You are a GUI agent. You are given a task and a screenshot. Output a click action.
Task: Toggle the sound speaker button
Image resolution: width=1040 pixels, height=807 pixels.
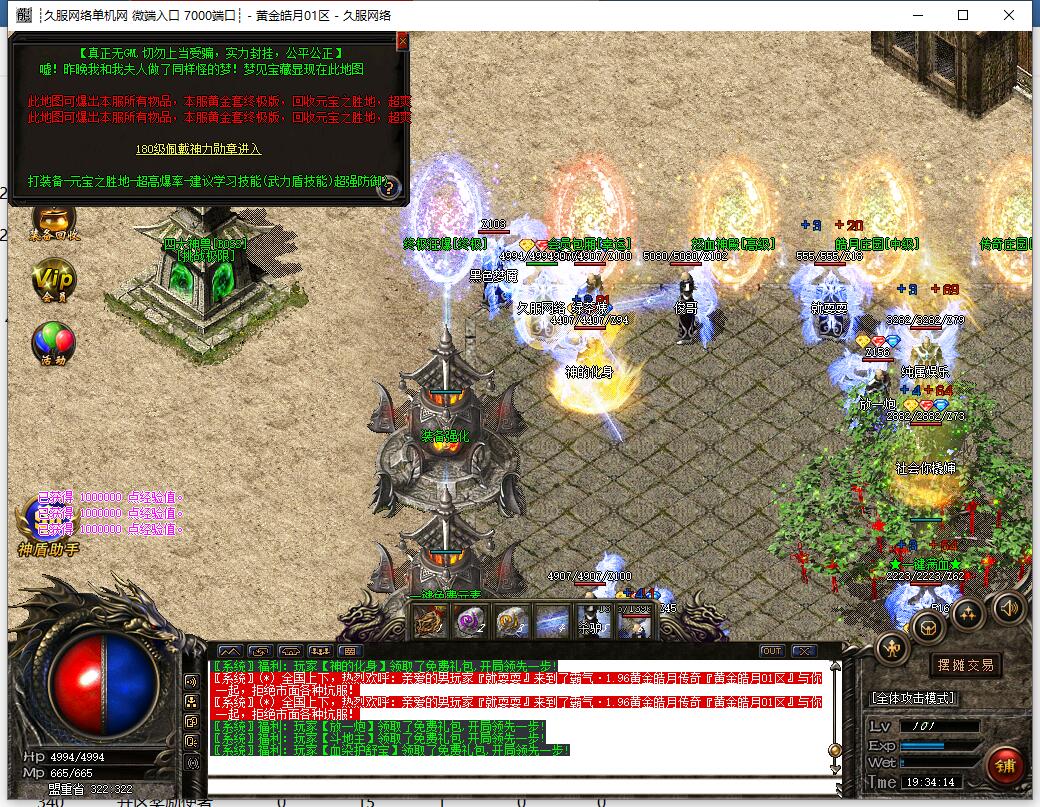click(x=1008, y=606)
